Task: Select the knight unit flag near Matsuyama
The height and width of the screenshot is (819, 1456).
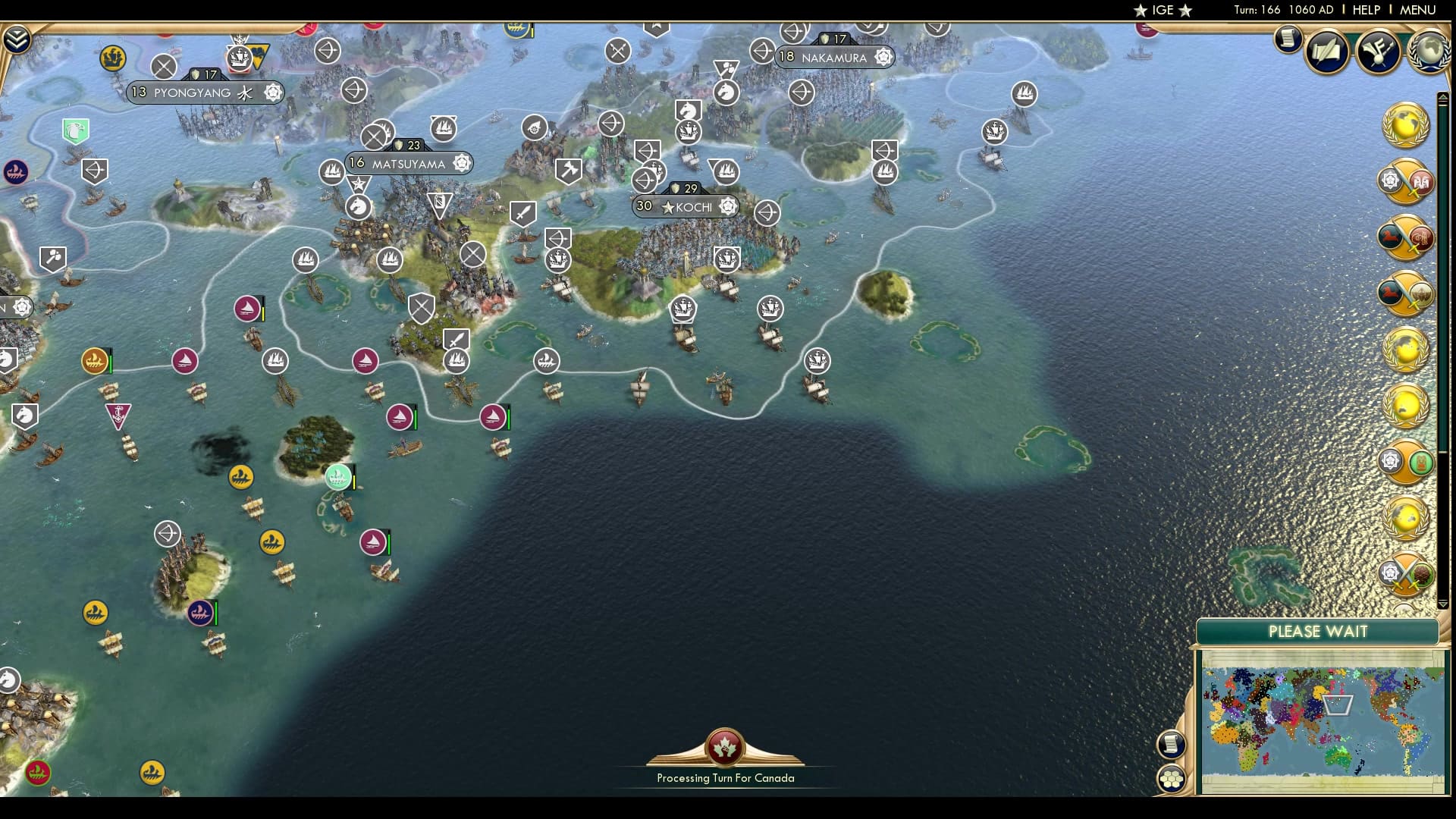Action: 358,206
